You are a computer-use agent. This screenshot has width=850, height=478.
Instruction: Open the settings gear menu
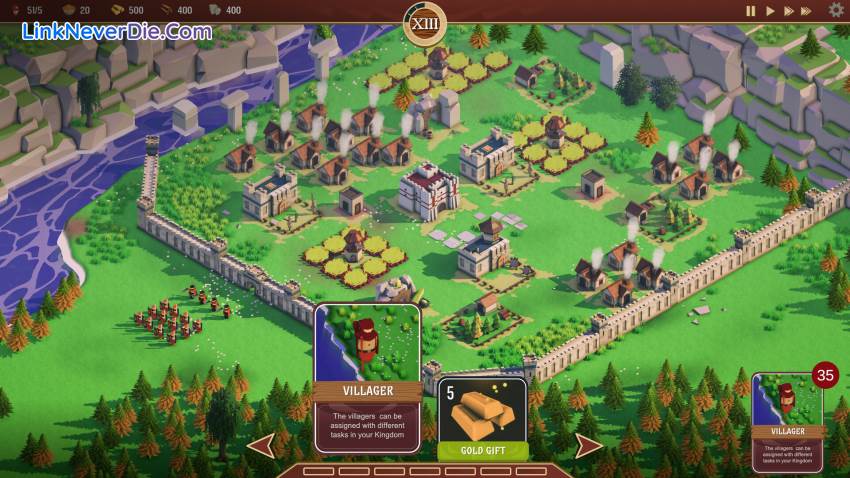(x=836, y=10)
